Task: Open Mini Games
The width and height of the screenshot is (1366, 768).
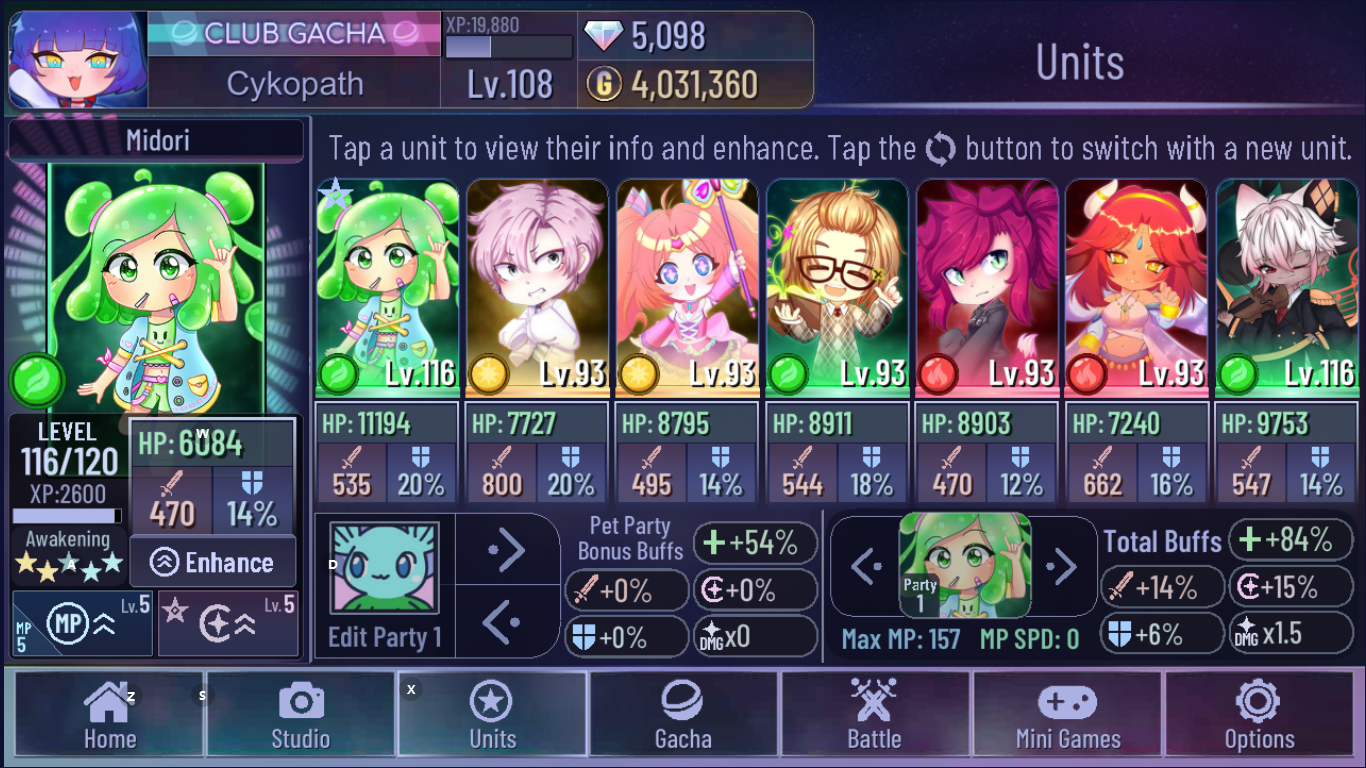Action: point(1067,714)
